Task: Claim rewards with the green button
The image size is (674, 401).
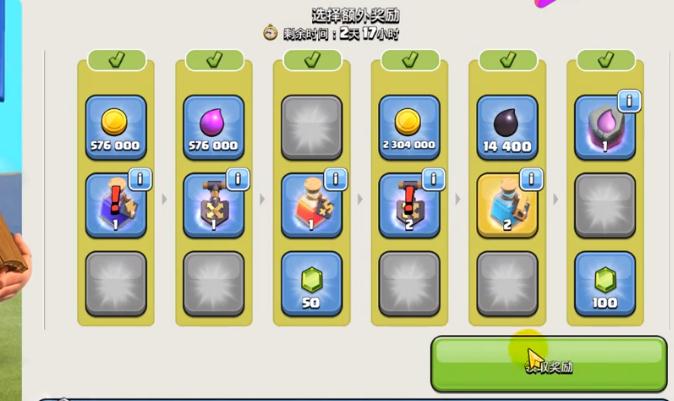Action: tap(548, 364)
